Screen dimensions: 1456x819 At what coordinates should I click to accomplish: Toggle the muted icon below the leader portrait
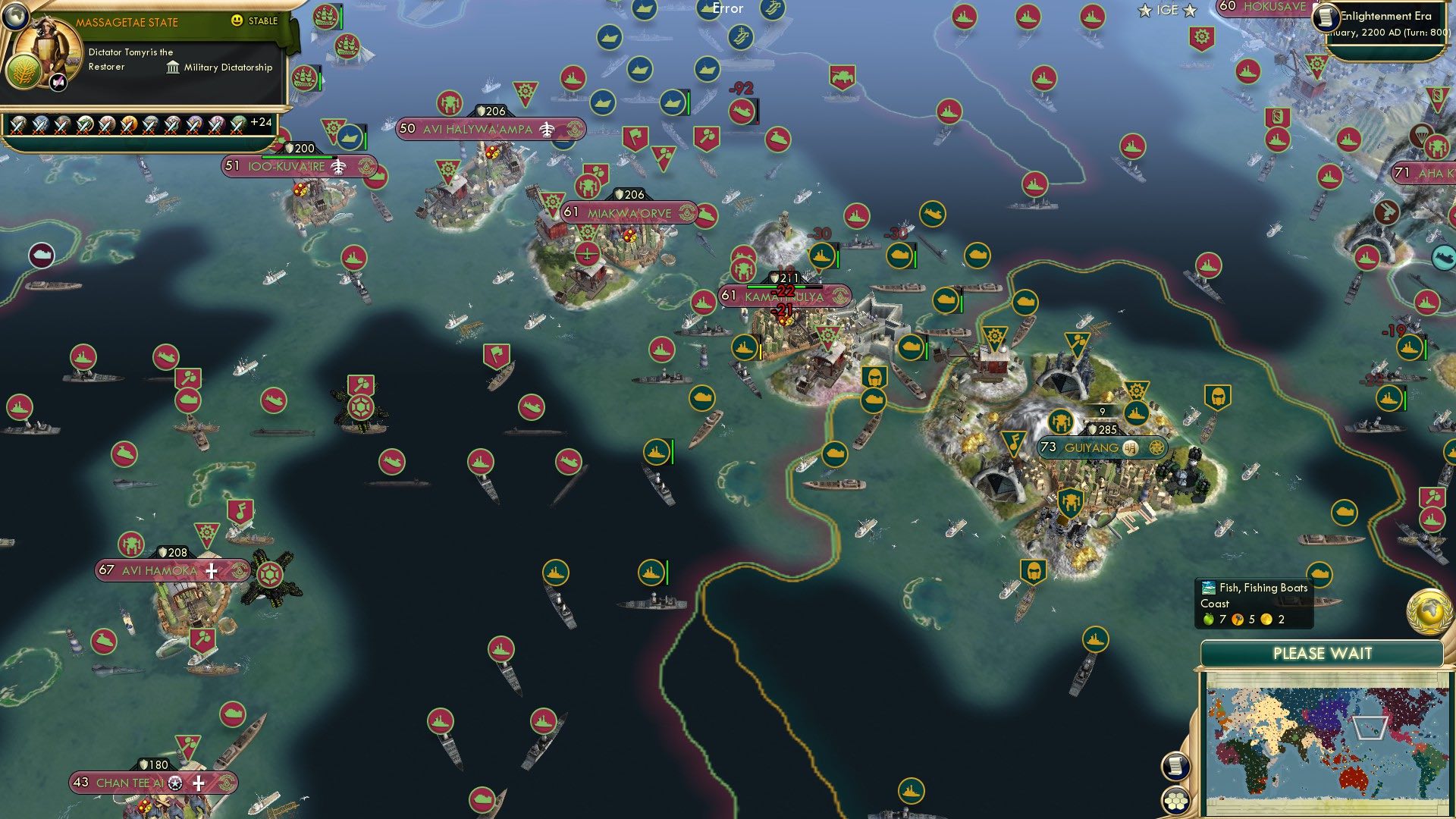coord(58,82)
